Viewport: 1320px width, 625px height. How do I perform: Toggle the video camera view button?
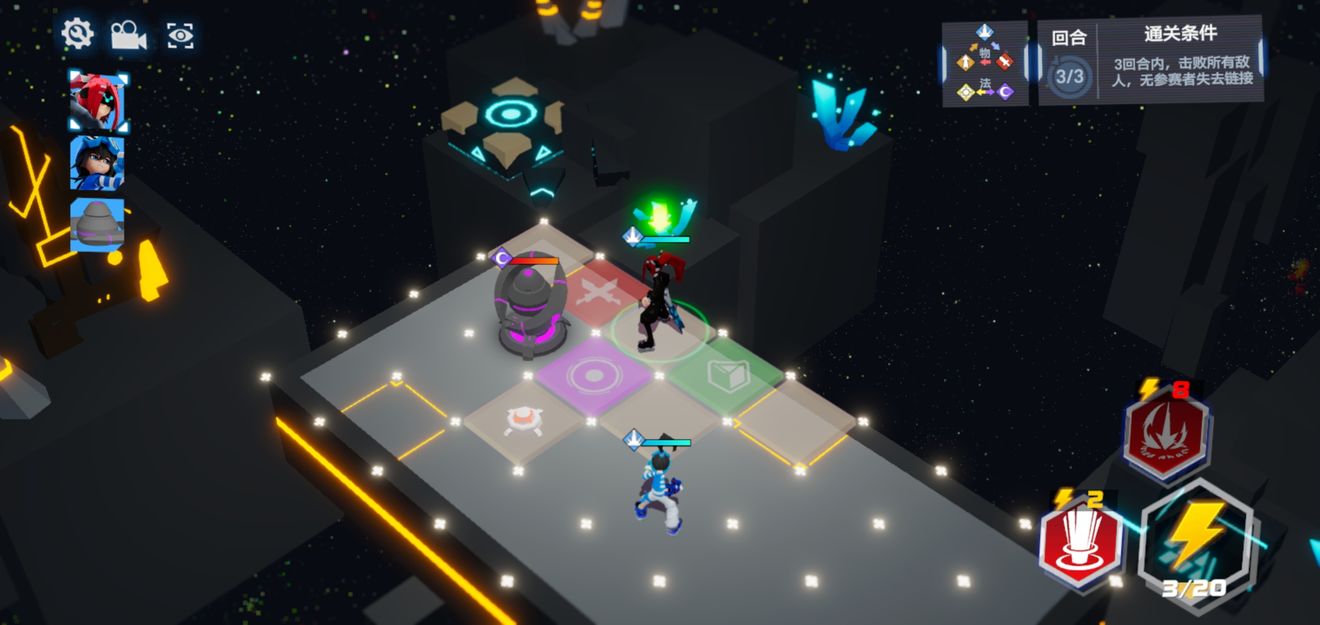pos(128,35)
